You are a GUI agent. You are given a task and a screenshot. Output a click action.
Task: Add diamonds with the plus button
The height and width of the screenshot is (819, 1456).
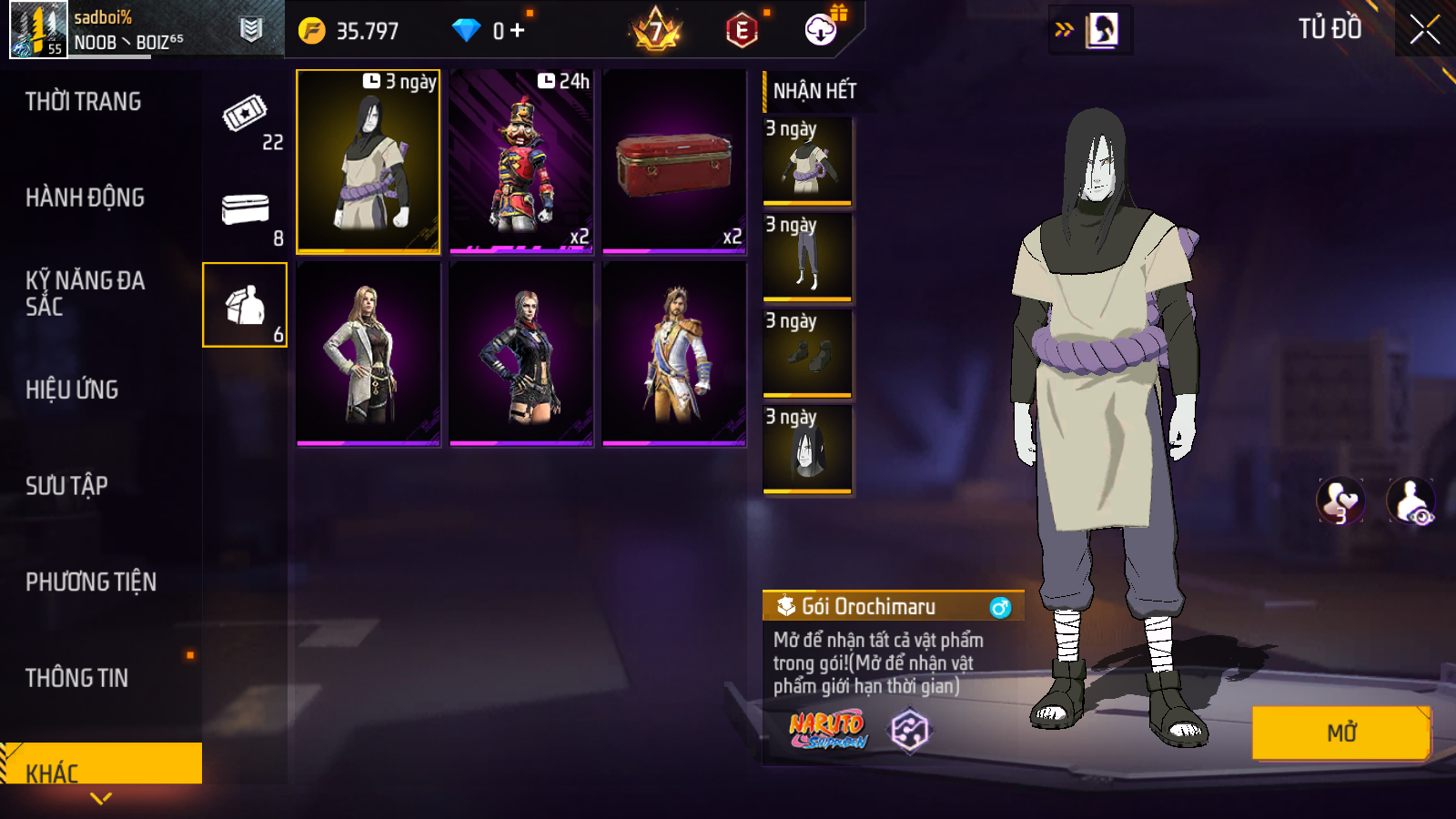click(518, 31)
